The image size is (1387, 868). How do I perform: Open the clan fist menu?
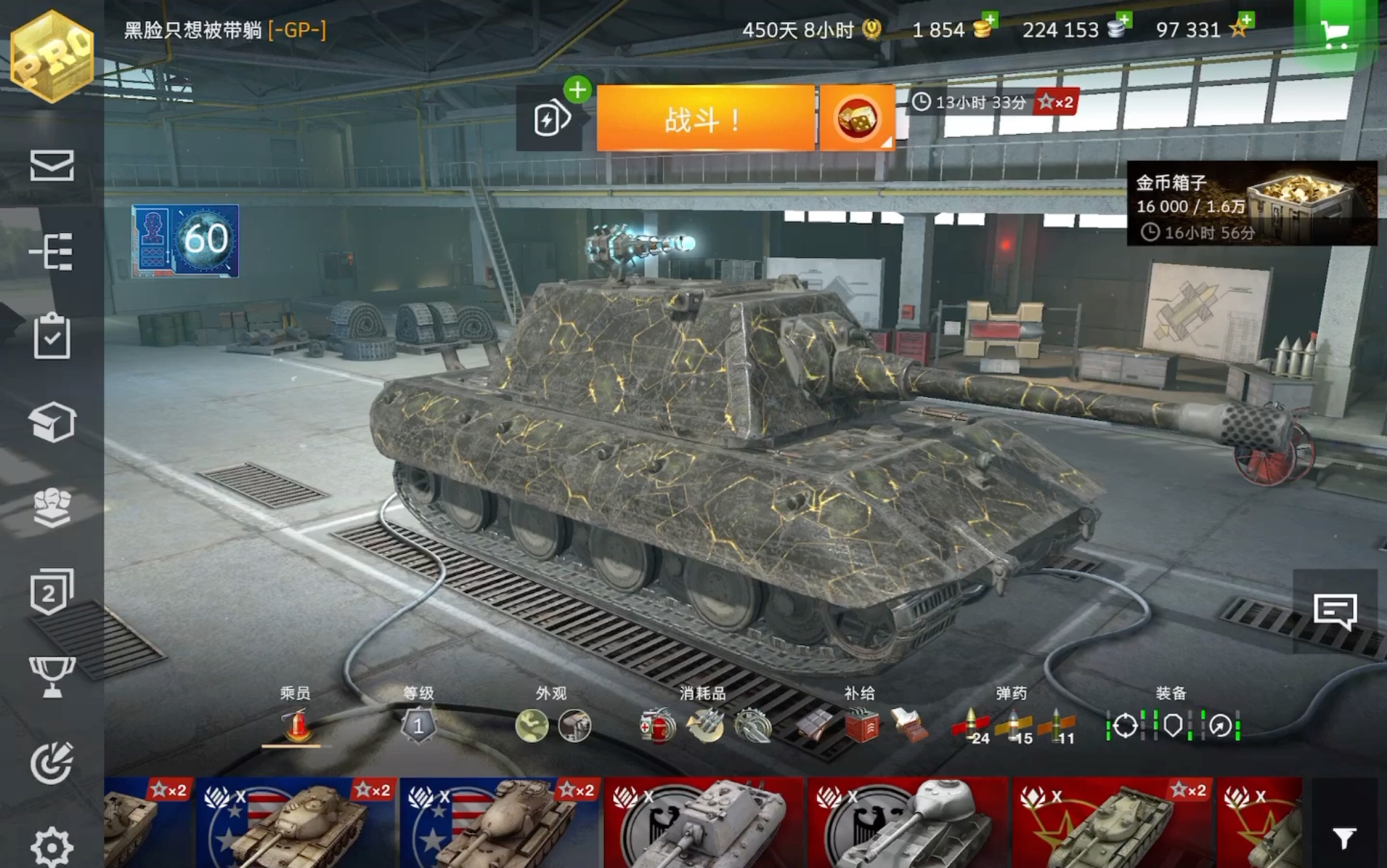pos(52,507)
